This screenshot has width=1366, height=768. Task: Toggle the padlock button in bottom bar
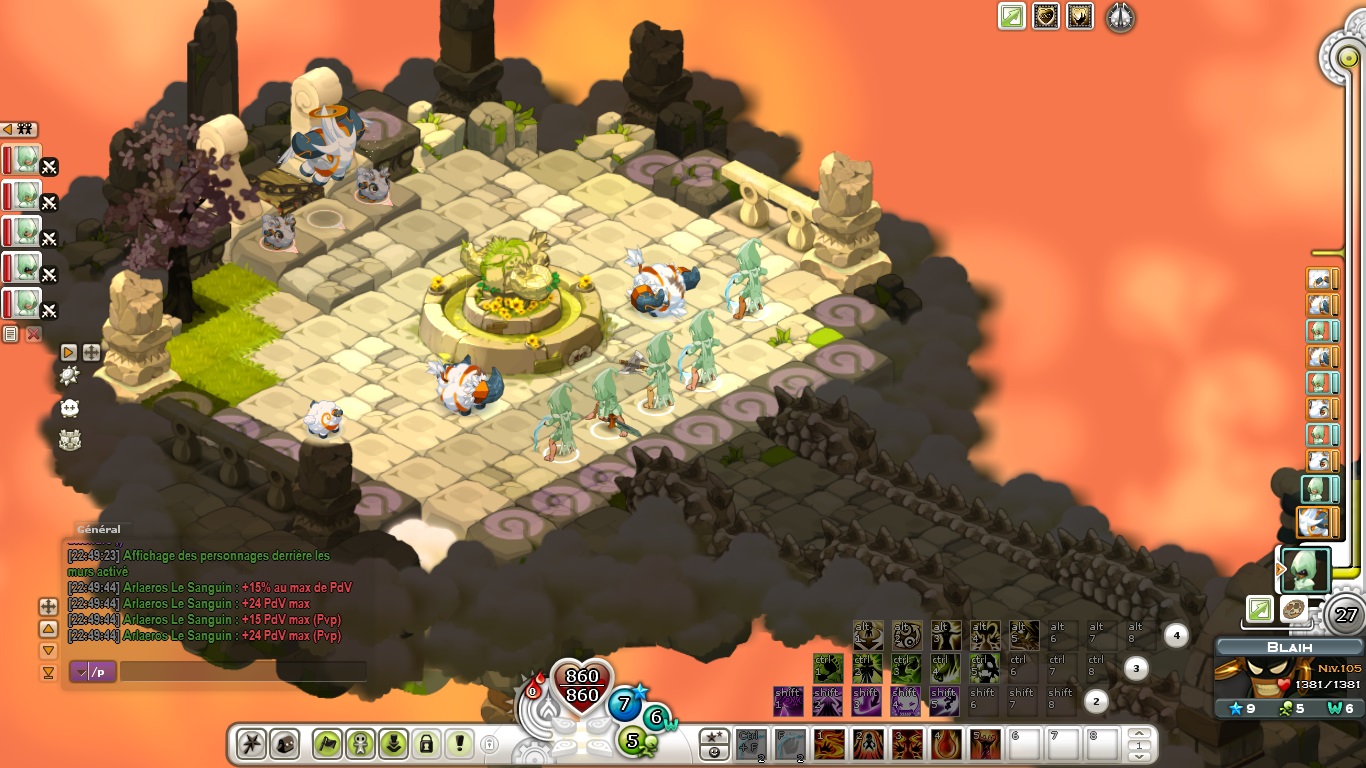click(x=426, y=744)
